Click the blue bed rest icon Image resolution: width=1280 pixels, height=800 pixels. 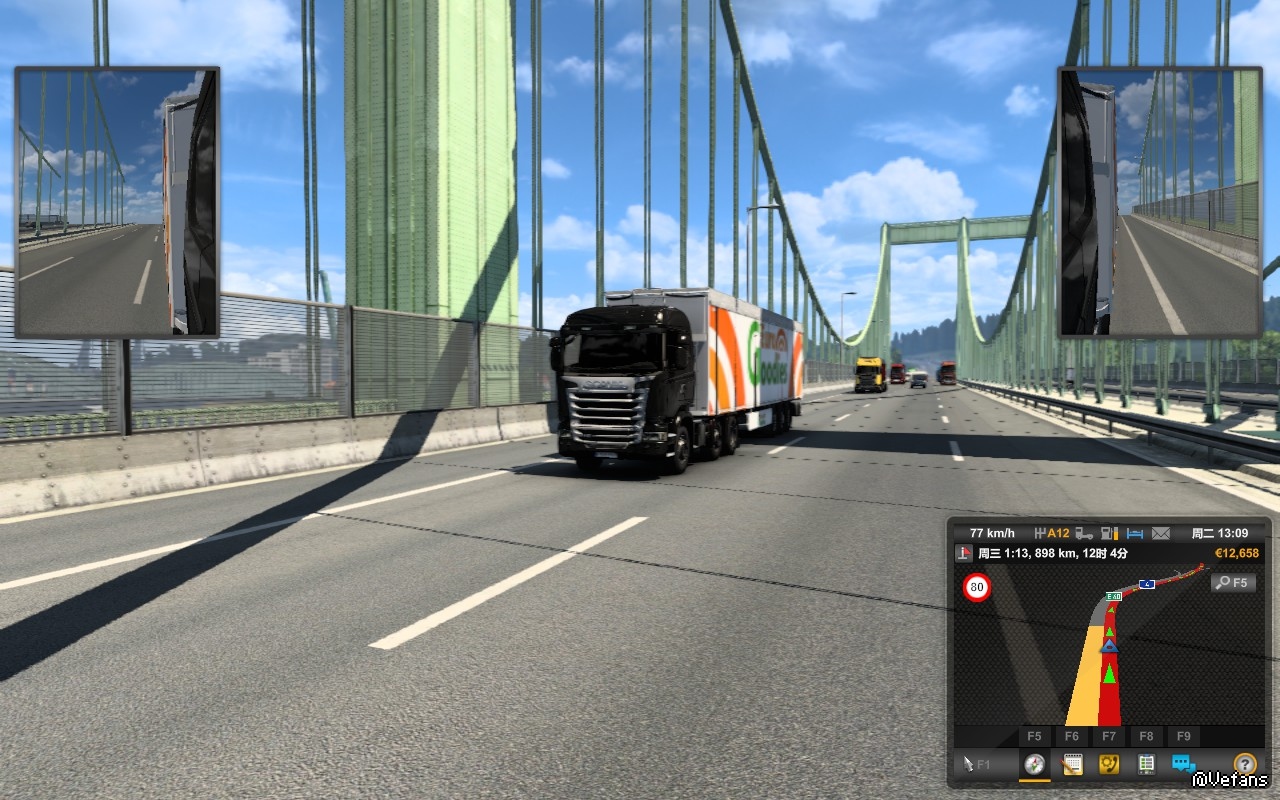click(x=1135, y=533)
